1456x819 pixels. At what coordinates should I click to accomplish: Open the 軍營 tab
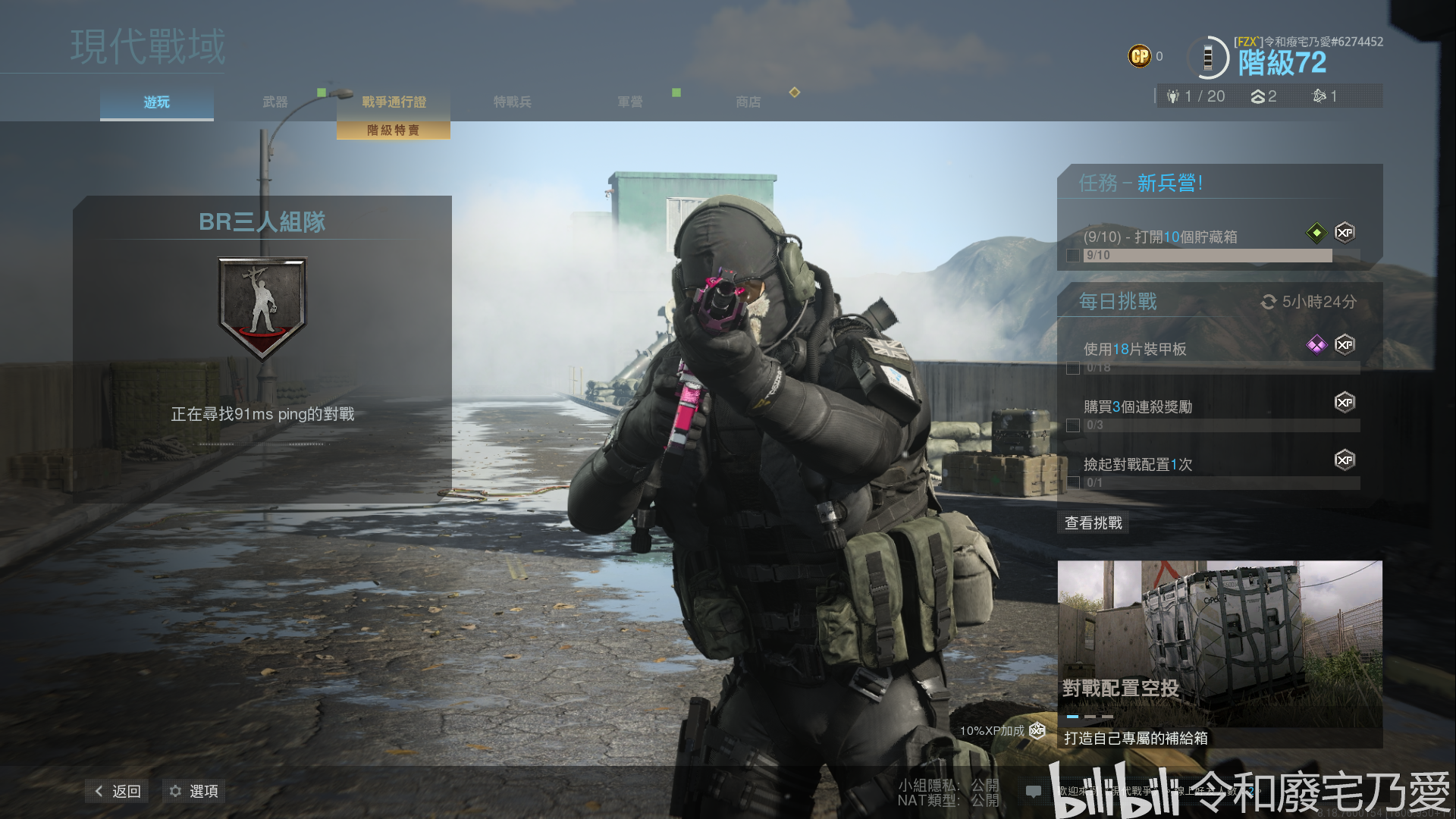629,102
